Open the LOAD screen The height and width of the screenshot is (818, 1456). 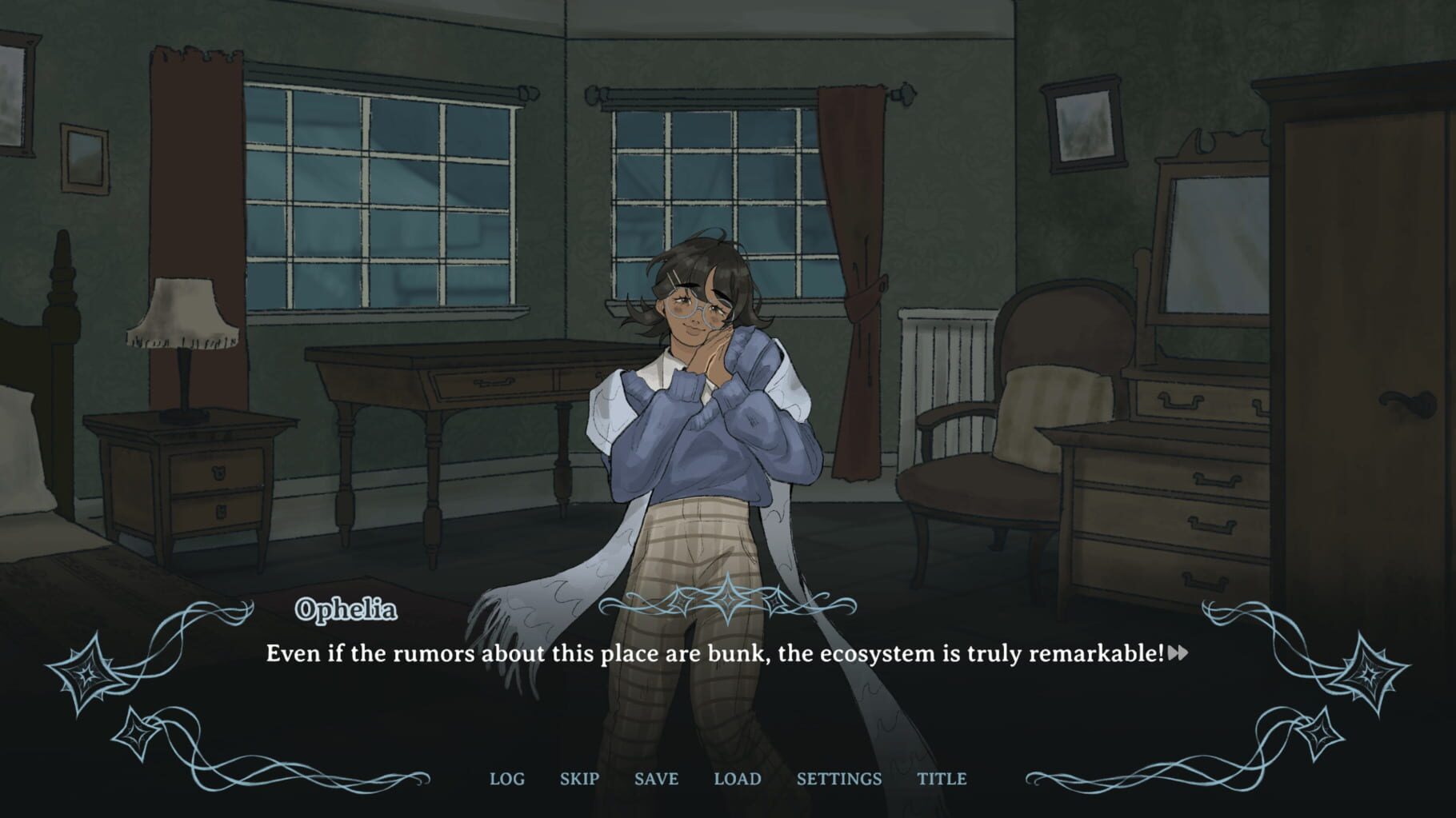[x=739, y=778]
